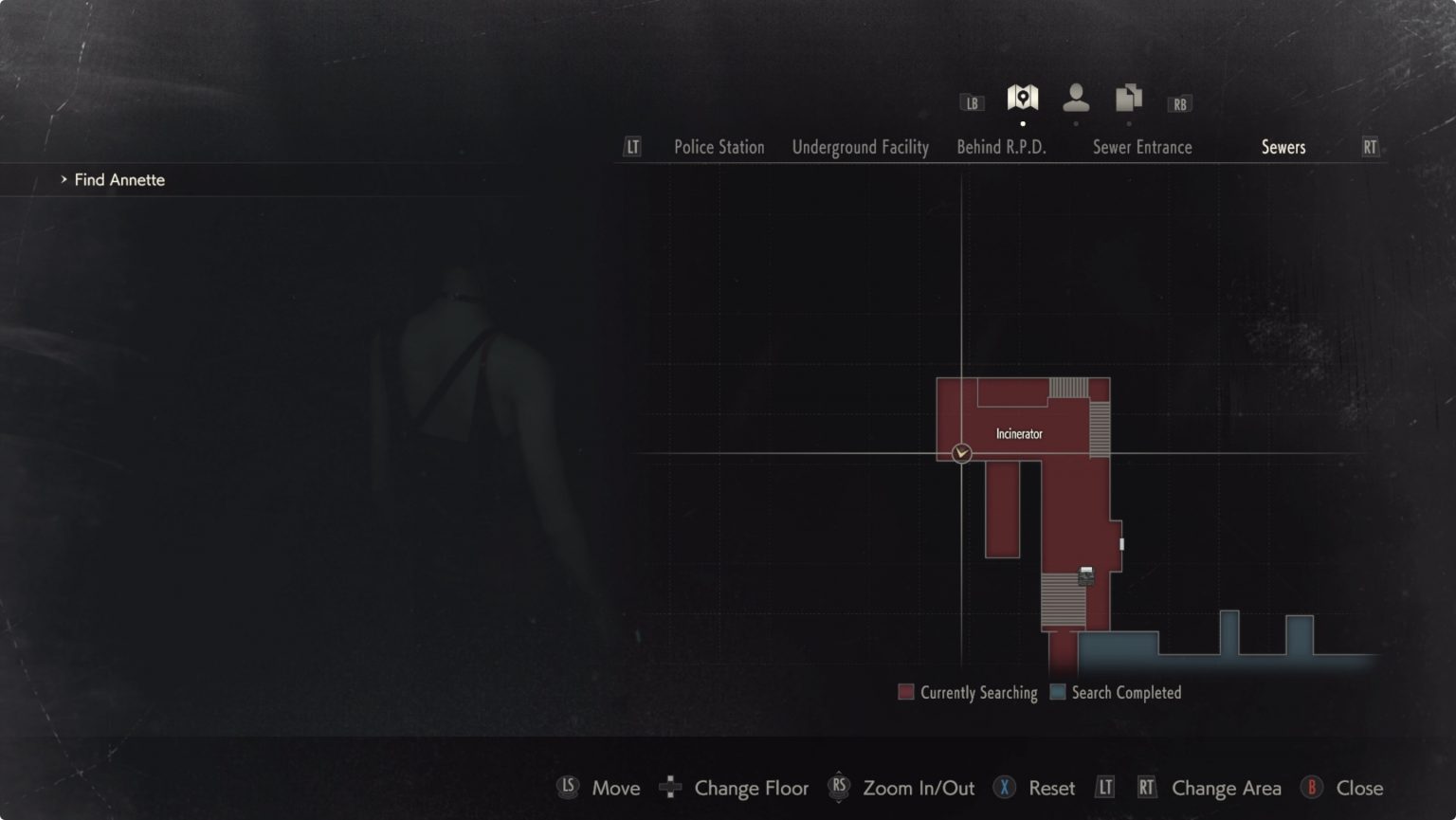Select the Map icon at the top
Image resolution: width=1456 pixels, height=820 pixels.
(x=1023, y=98)
